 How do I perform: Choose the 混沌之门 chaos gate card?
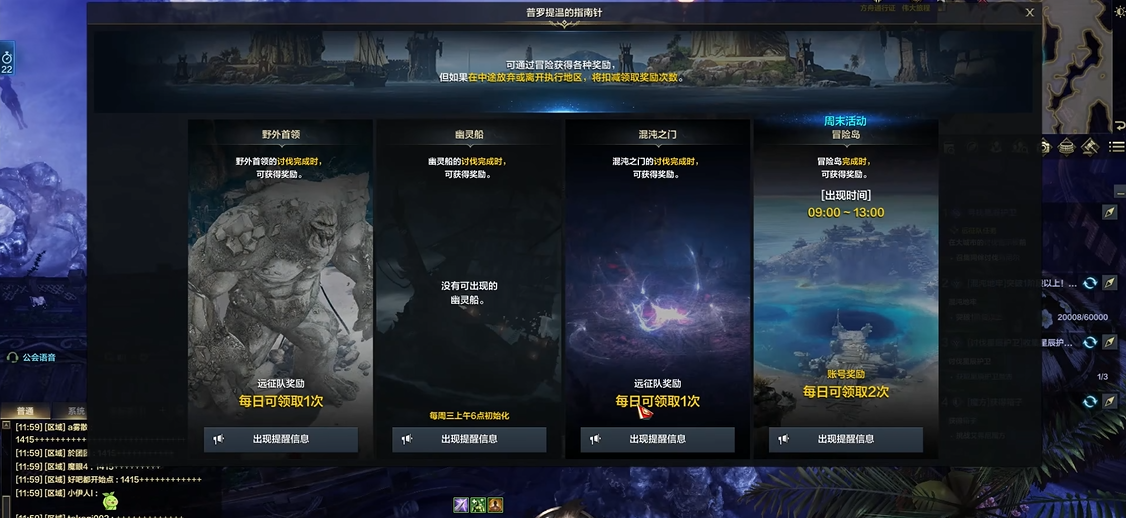[657, 270]
